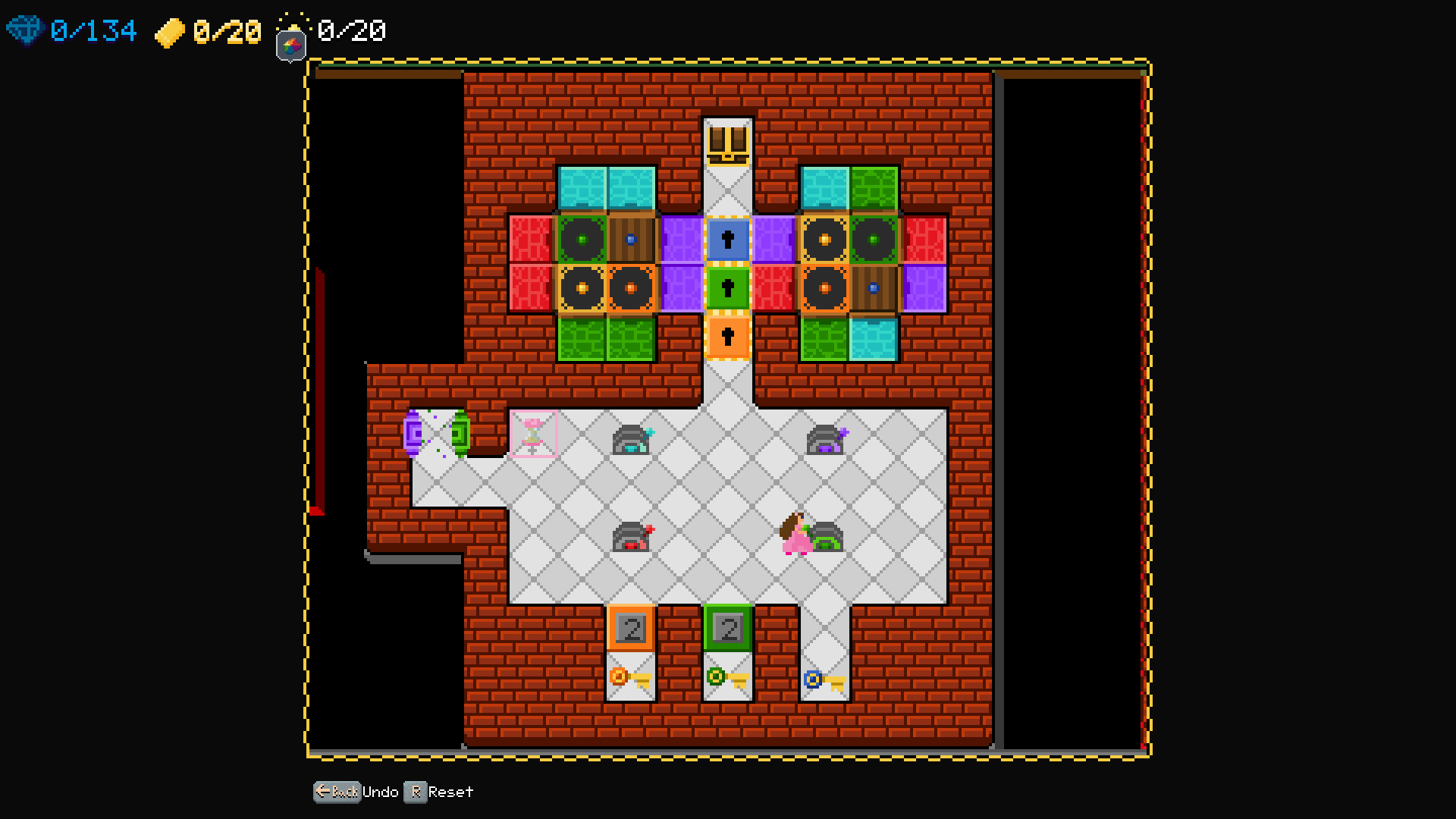Click the blue gem counter icon

tap(25, 32)
